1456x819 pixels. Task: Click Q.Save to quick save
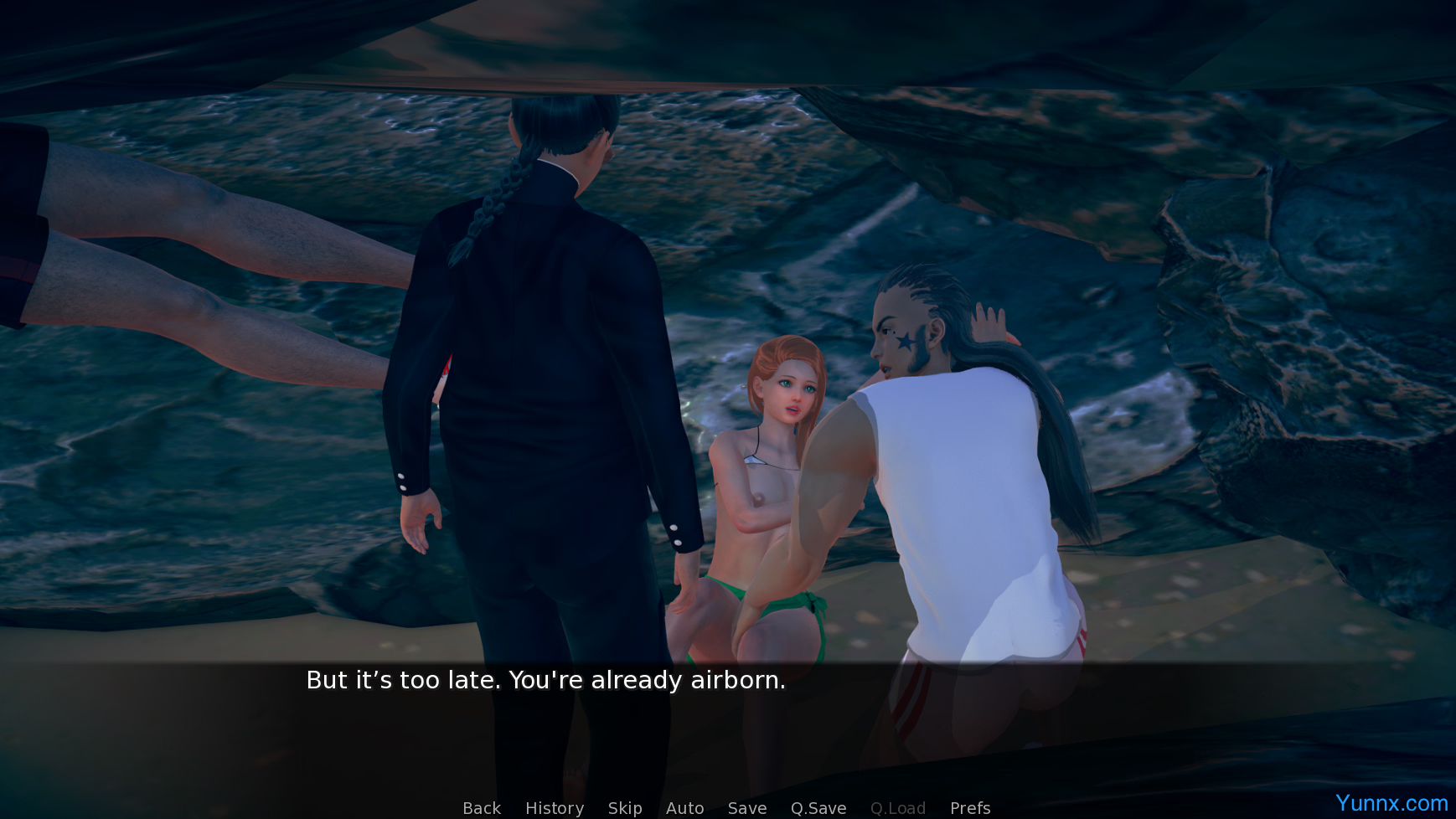pos(818,808)
